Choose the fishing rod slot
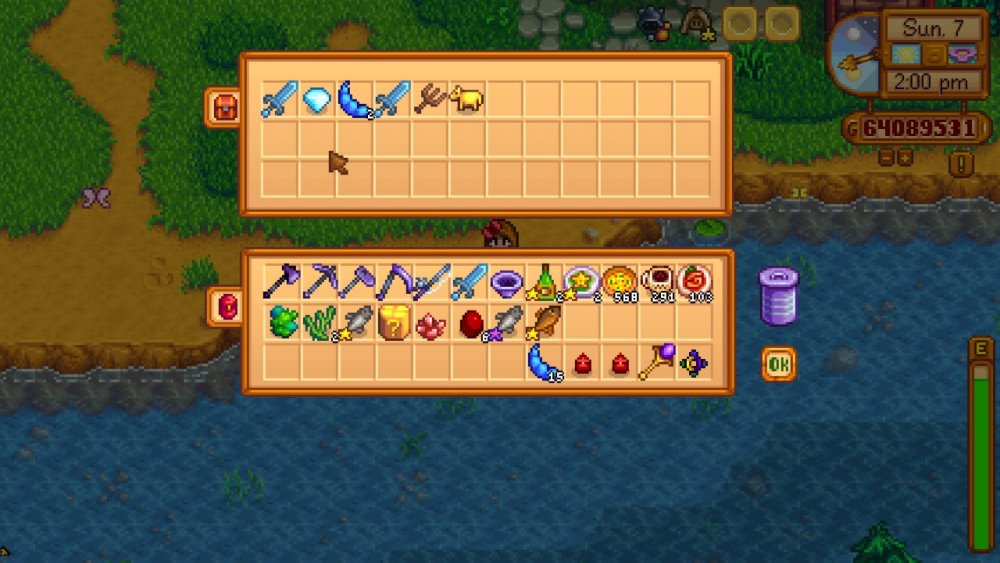This screenshot has height=563, width=1000. (430, 283)
